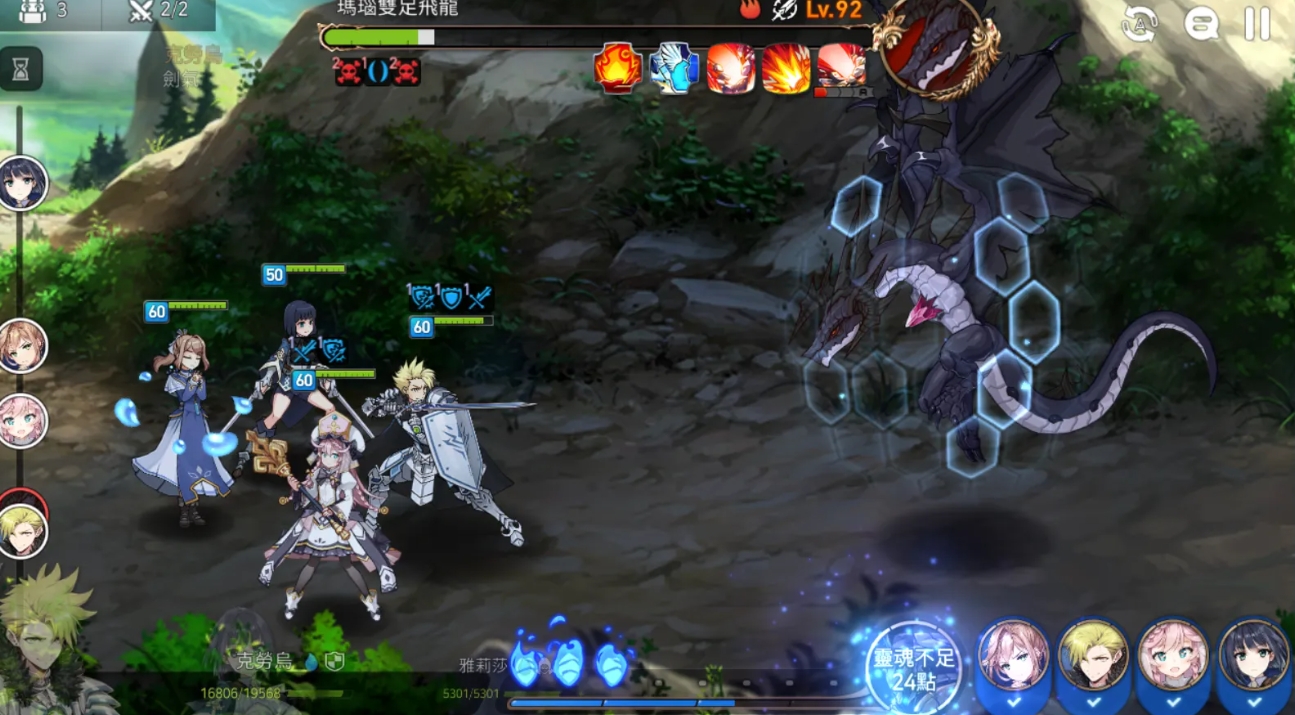Inspect the boss dragon portrait emblem

click(x=936, y=48)
